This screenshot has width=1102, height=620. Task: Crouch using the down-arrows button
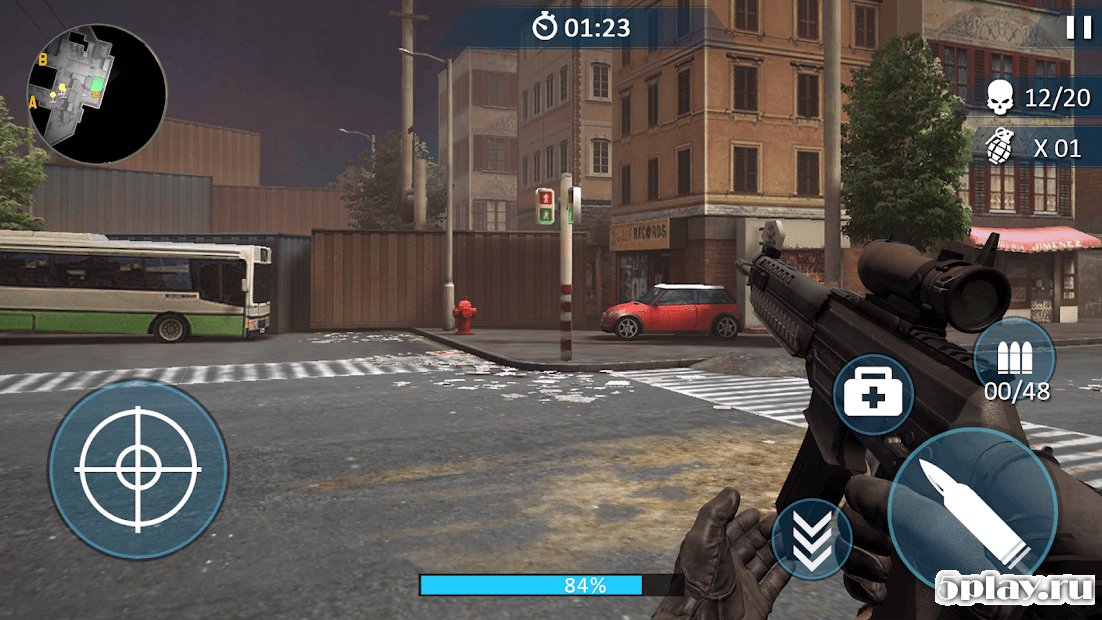(x=811, y=540)
